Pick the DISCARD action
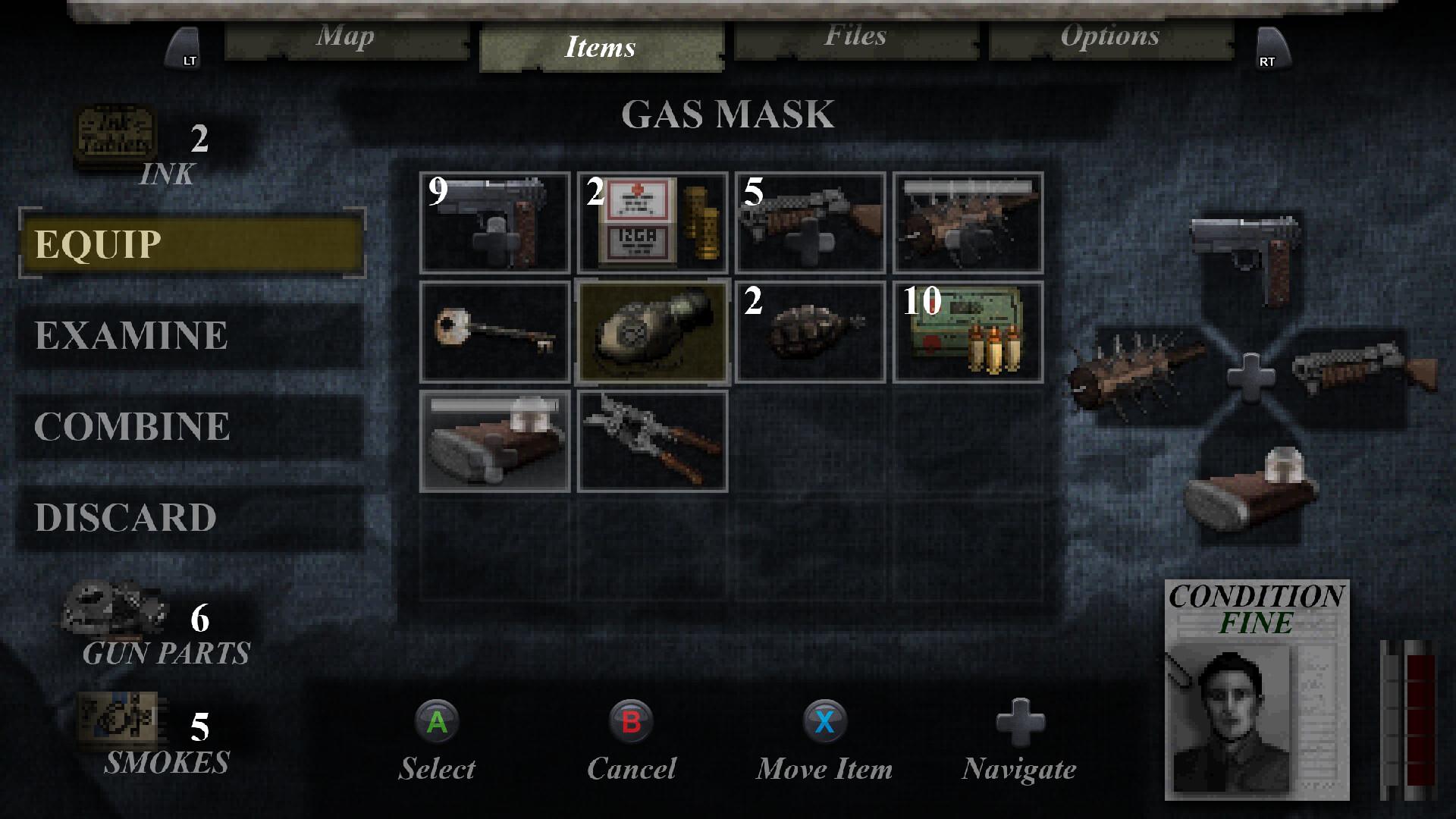Viewport: 1456px width, 819px height. [x=190, y=517]
